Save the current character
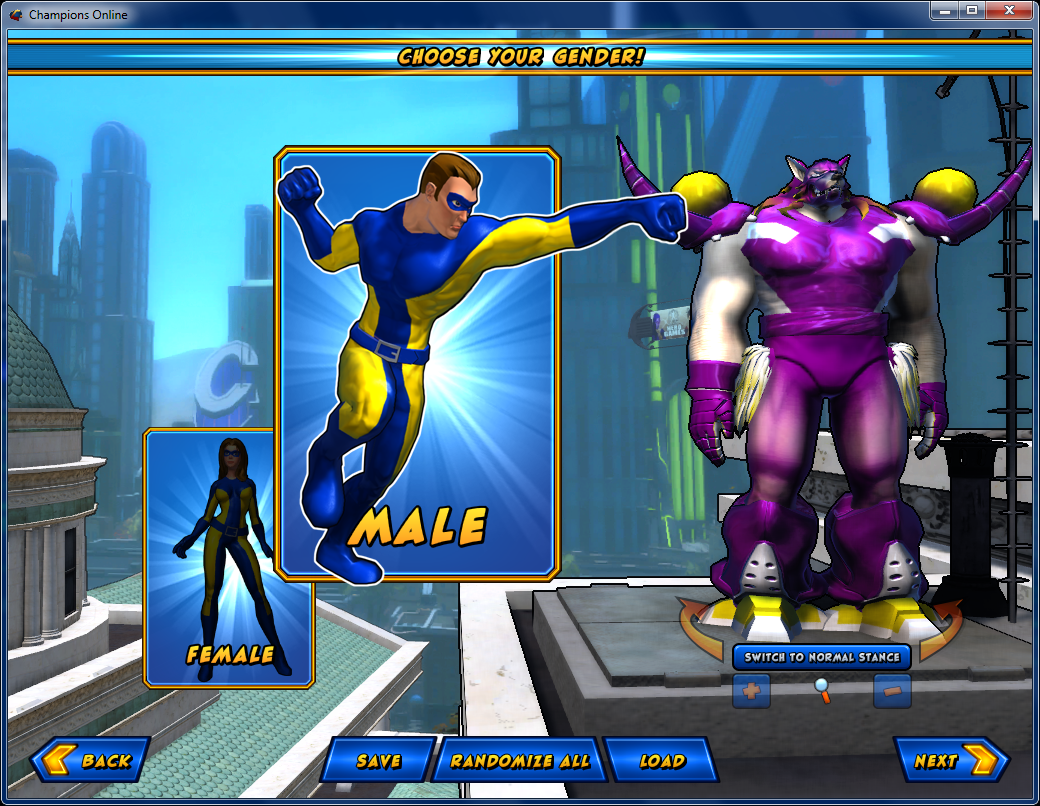 tap(379, 761)
